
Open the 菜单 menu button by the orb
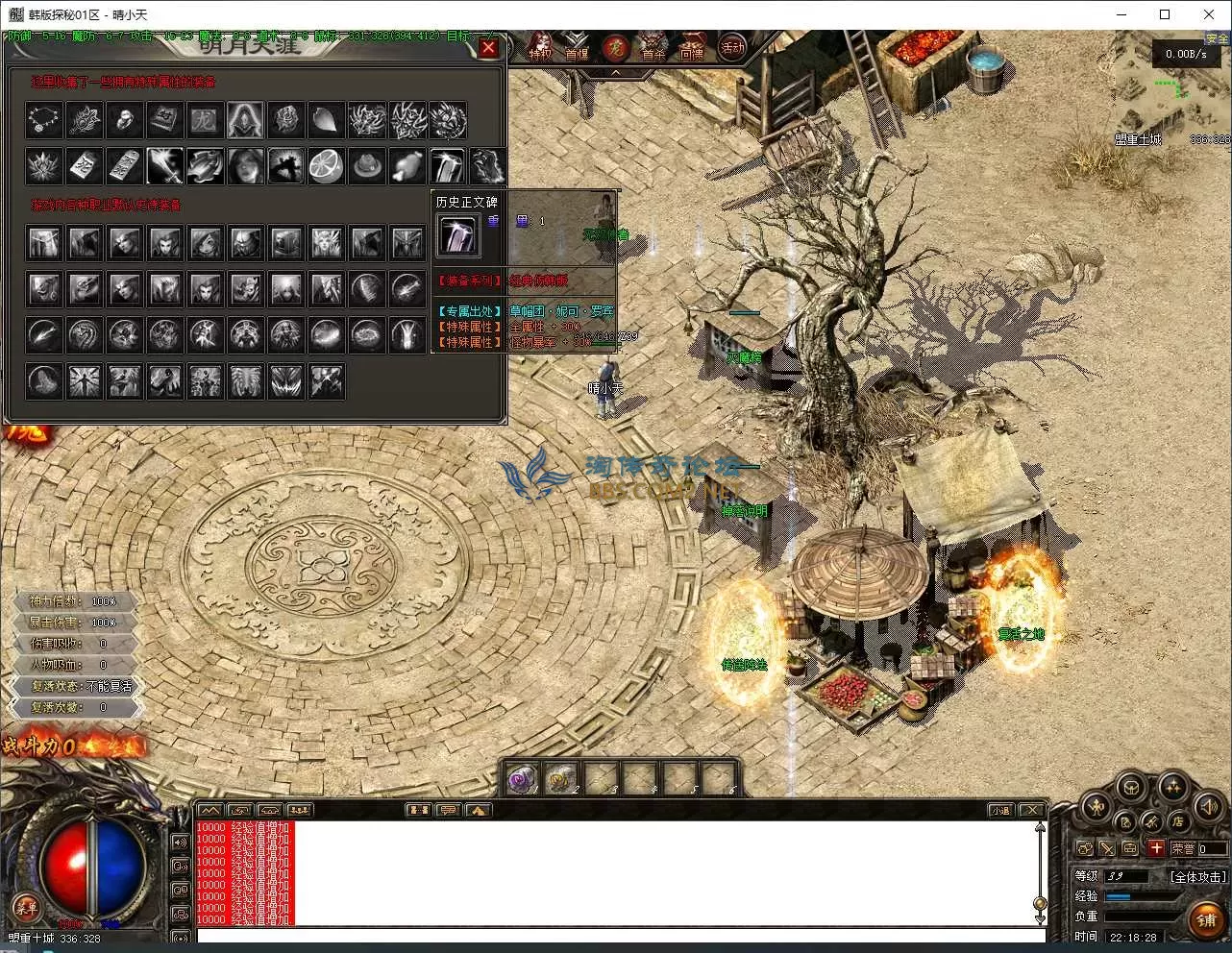click(25, 905)
